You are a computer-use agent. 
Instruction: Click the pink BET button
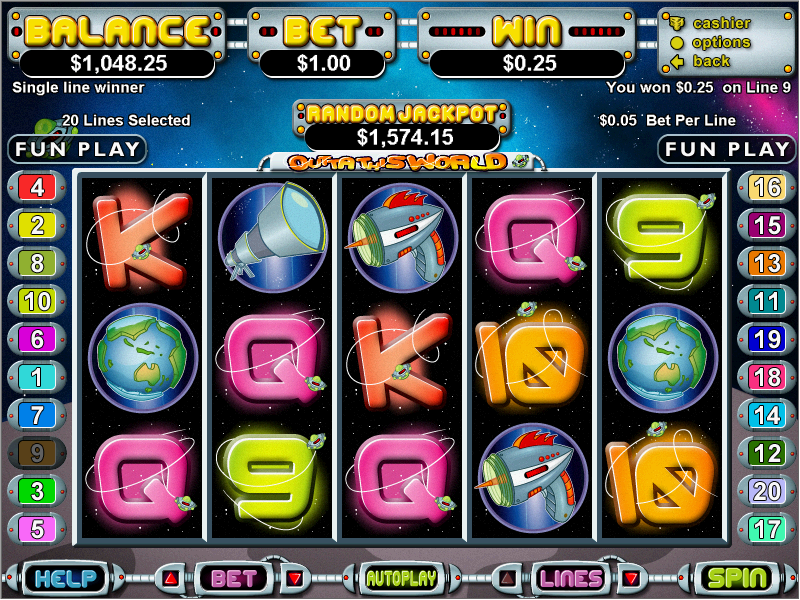point(233,578)
